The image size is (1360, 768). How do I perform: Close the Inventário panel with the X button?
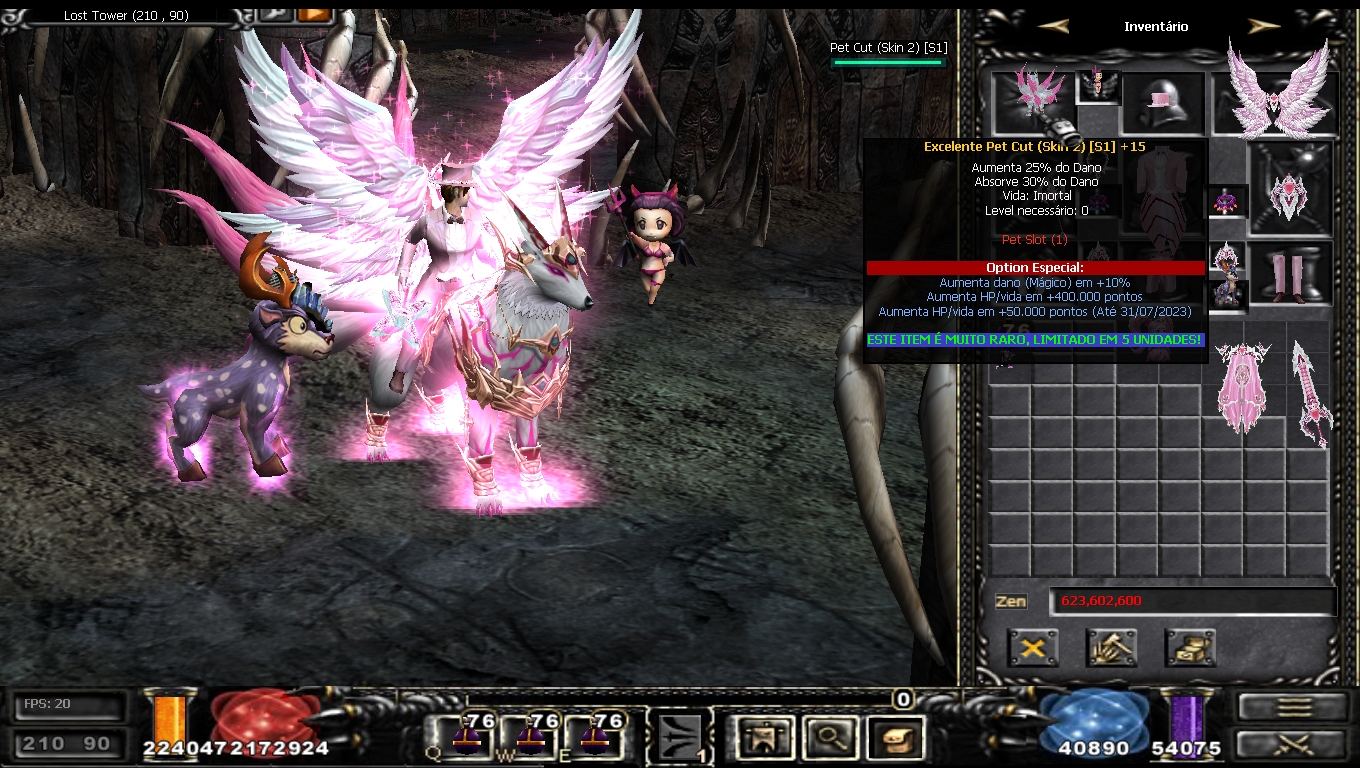(1033, 648)
